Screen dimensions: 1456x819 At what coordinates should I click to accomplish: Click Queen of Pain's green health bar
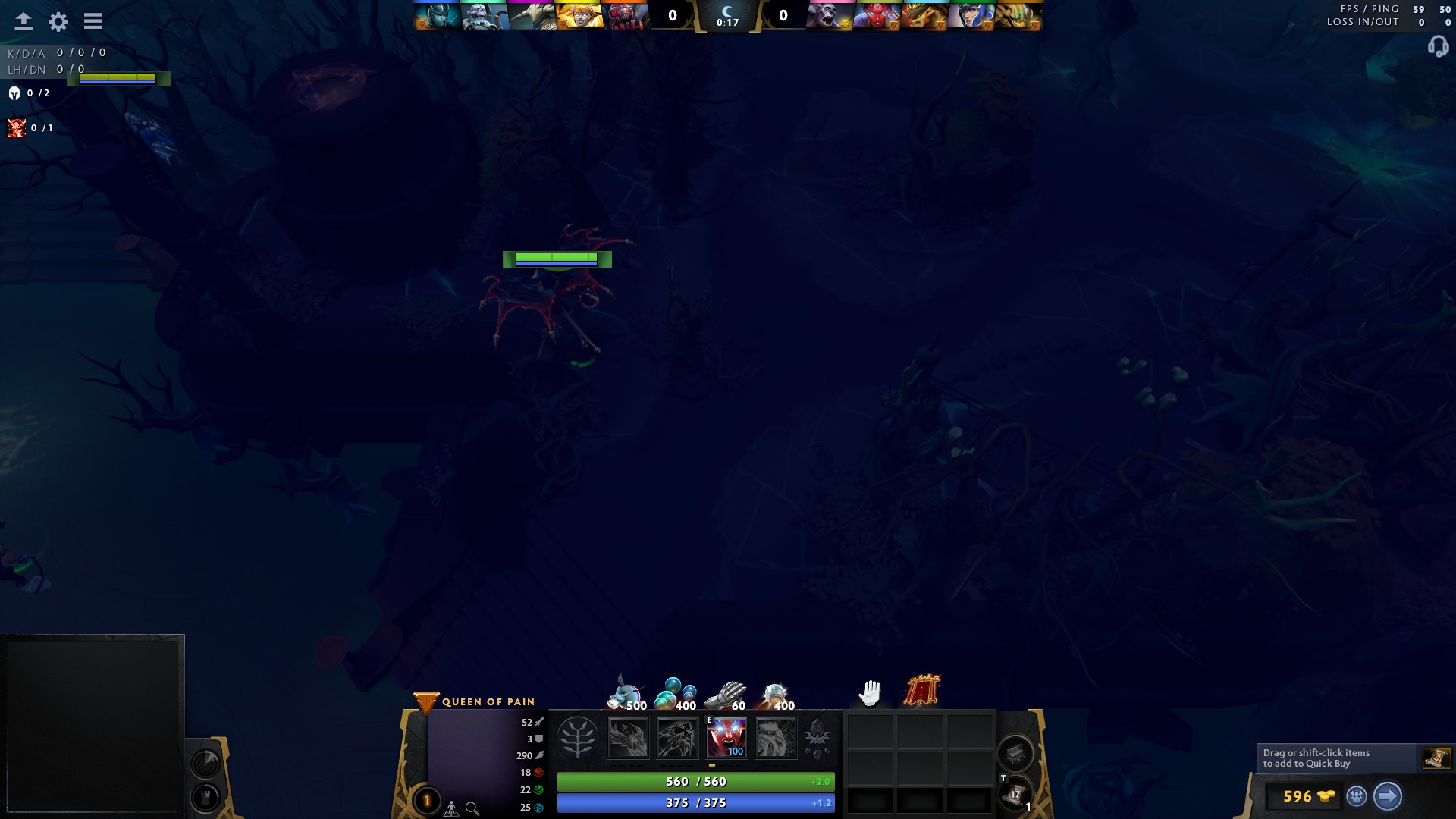tap(694, 781)
